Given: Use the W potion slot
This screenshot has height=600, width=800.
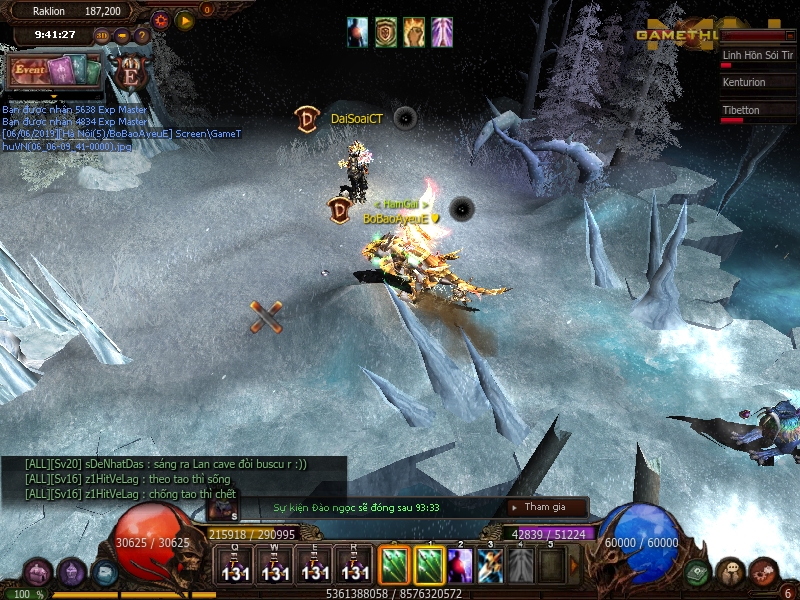Looking at the screenshot, I should point(276,565).
